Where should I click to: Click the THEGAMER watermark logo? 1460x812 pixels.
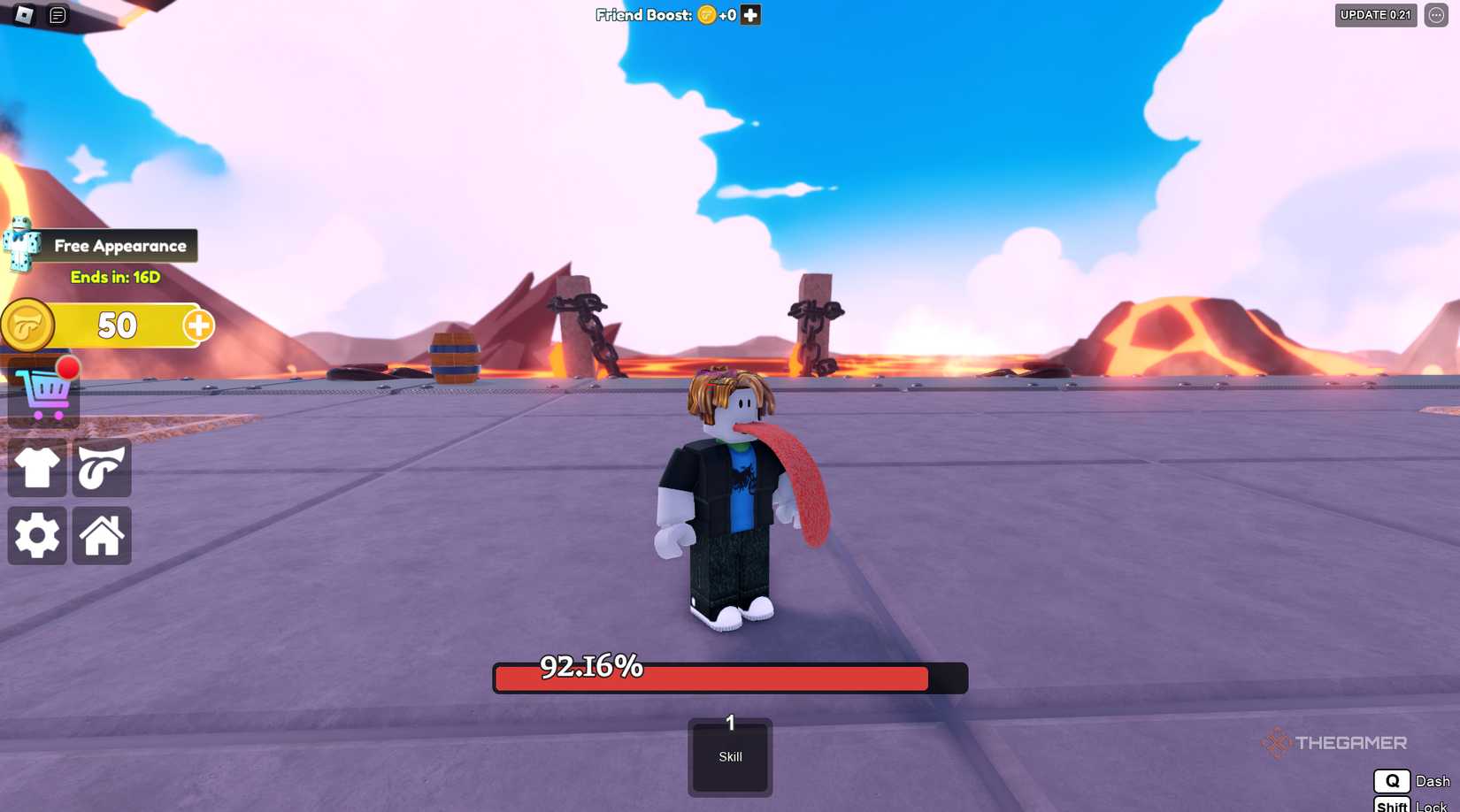[1336, 743]
